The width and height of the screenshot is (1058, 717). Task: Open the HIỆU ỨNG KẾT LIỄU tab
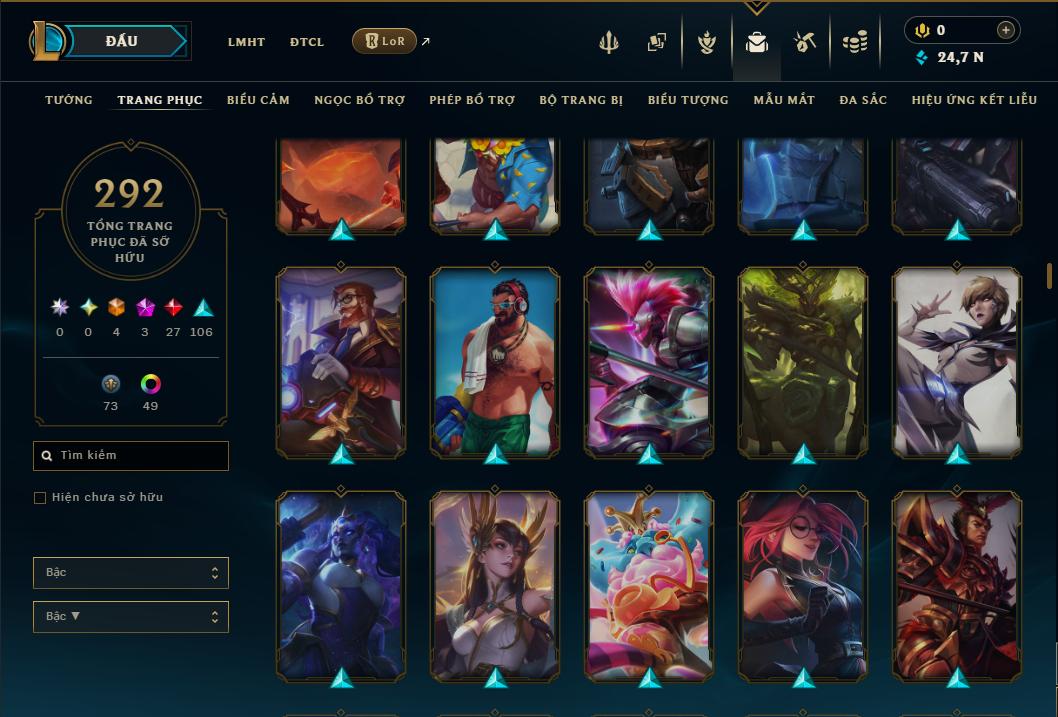(x=974, y=100)
